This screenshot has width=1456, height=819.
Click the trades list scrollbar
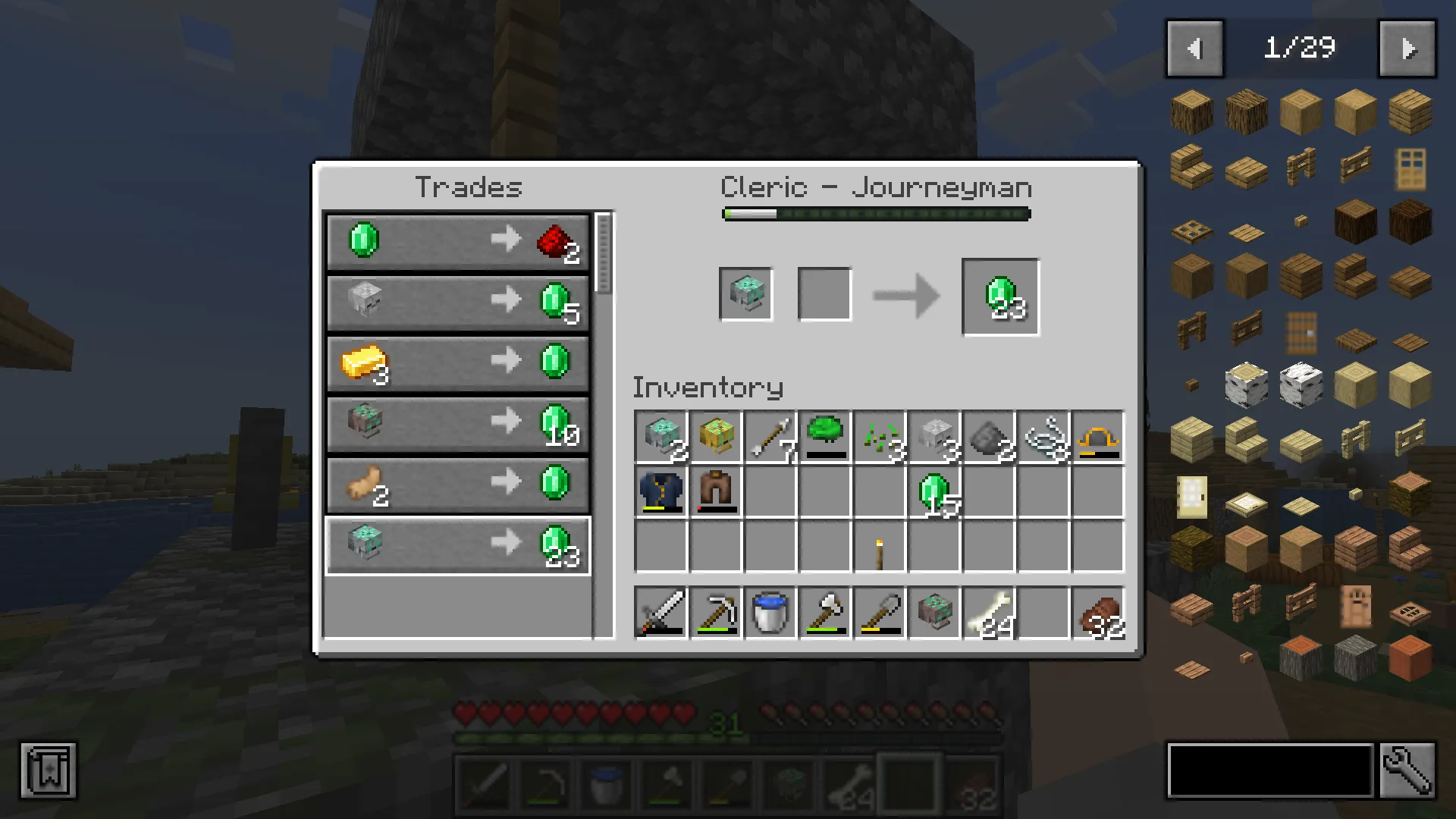[603, 250]
